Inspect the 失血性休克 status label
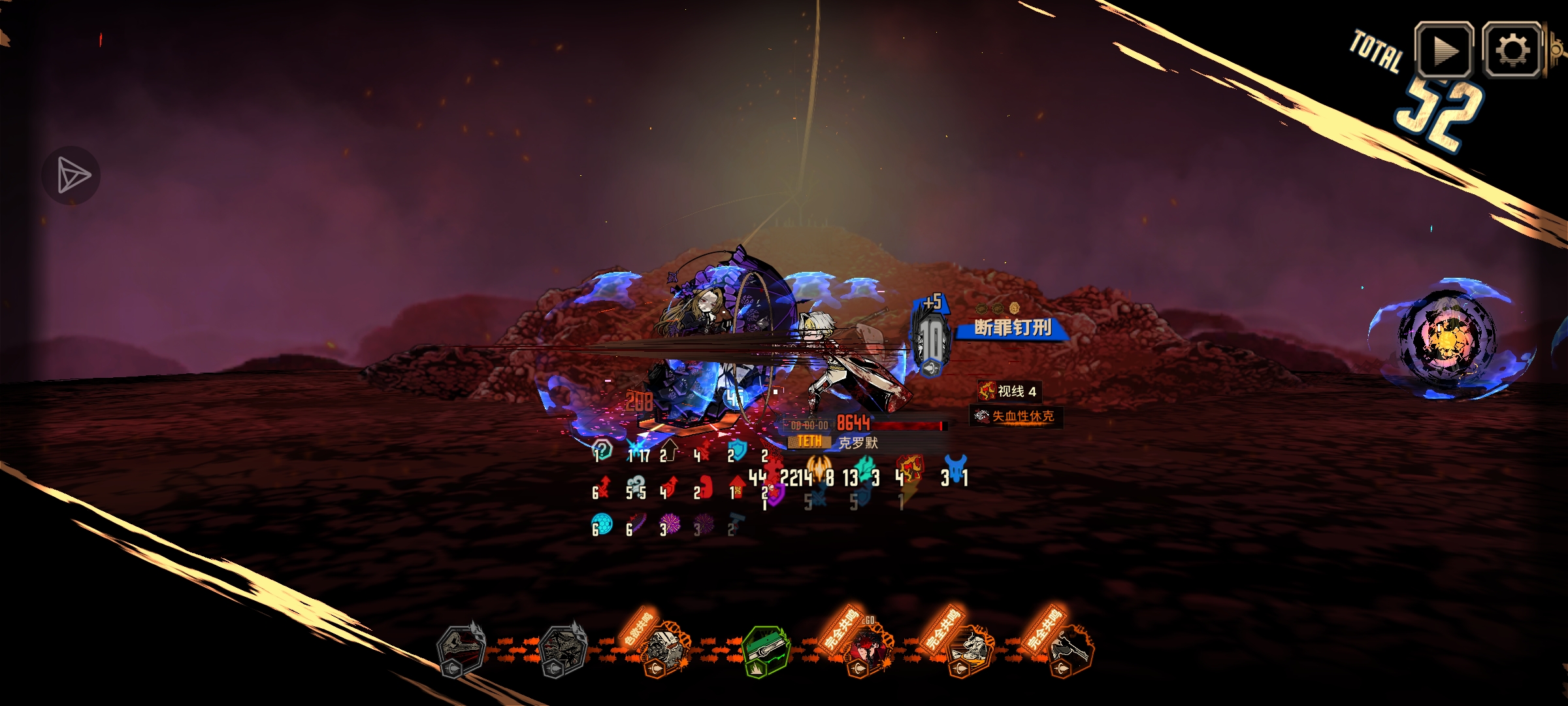 coord(1016,416)
